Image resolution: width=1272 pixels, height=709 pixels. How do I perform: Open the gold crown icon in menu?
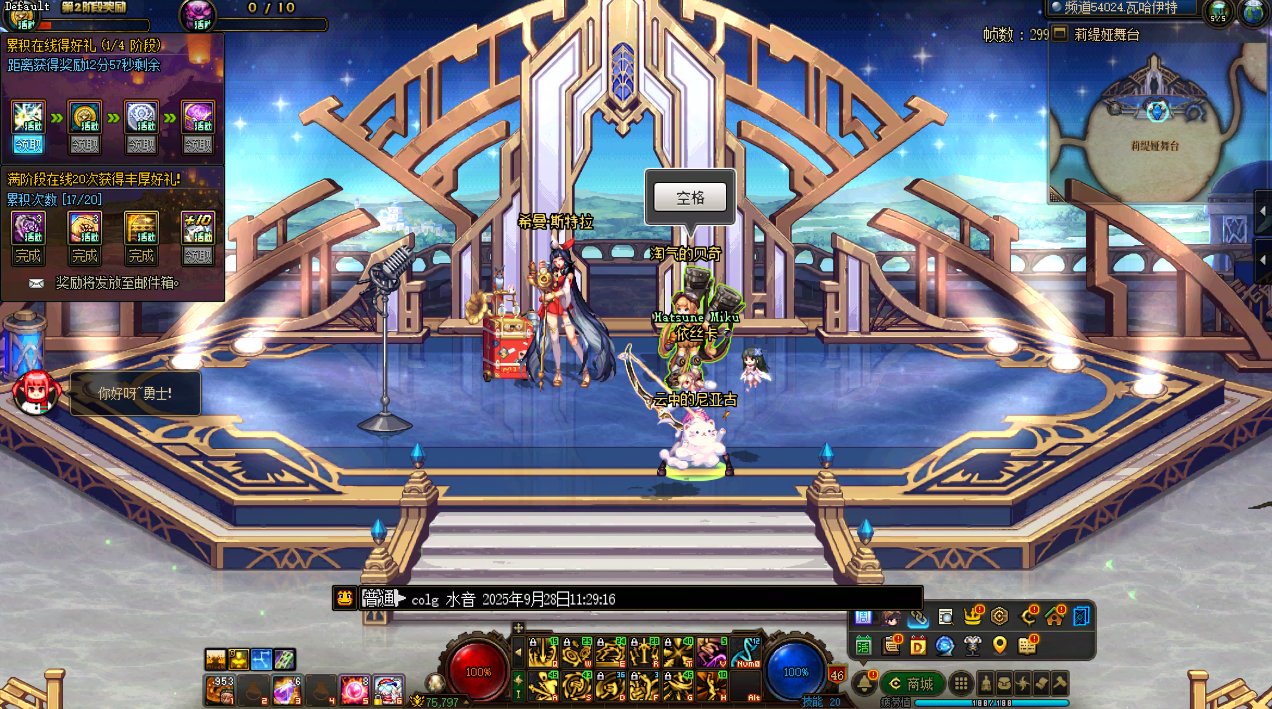pos(971,617)
